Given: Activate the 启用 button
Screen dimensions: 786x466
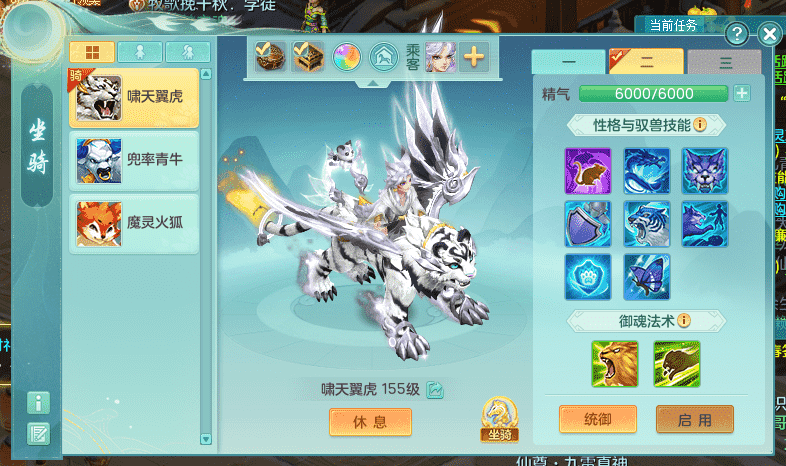Looking at the screenshot, I should 694,420.
